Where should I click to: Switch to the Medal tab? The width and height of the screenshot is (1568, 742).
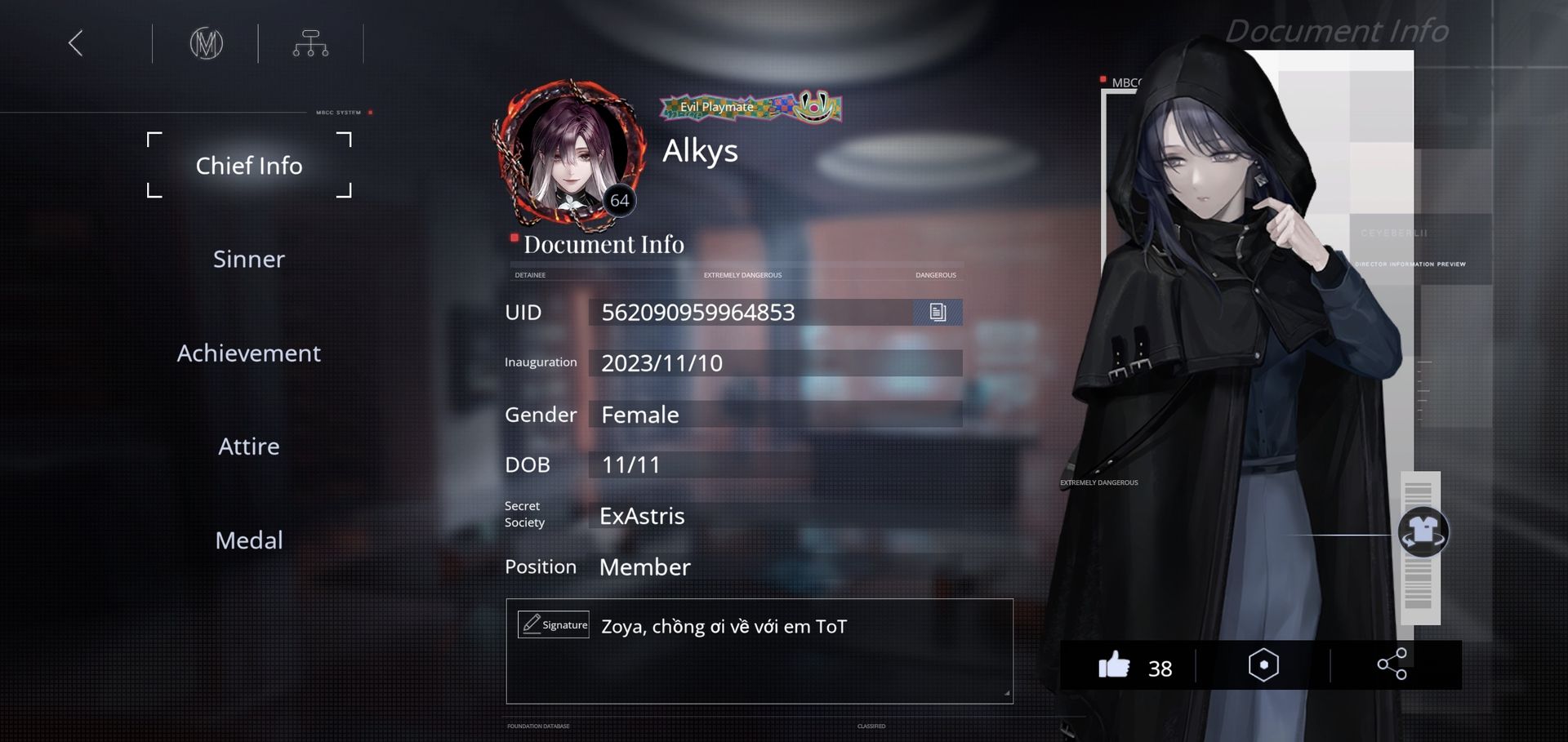pos(249,540)
